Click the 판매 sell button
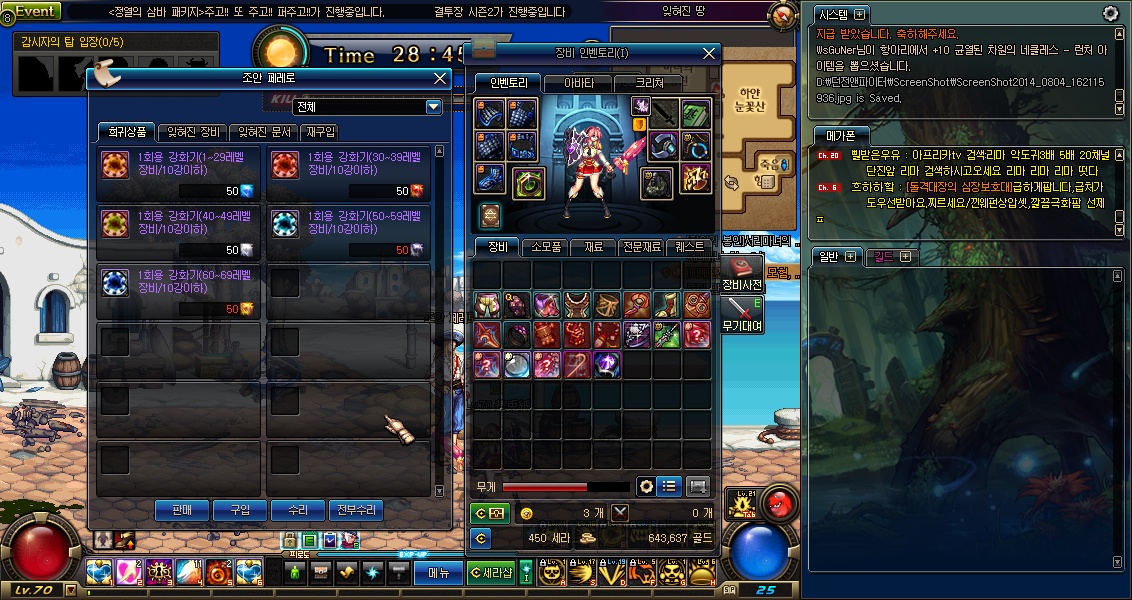Image resolution: width=1132 pixels, height=600 pixels. (x=182, y=510)
